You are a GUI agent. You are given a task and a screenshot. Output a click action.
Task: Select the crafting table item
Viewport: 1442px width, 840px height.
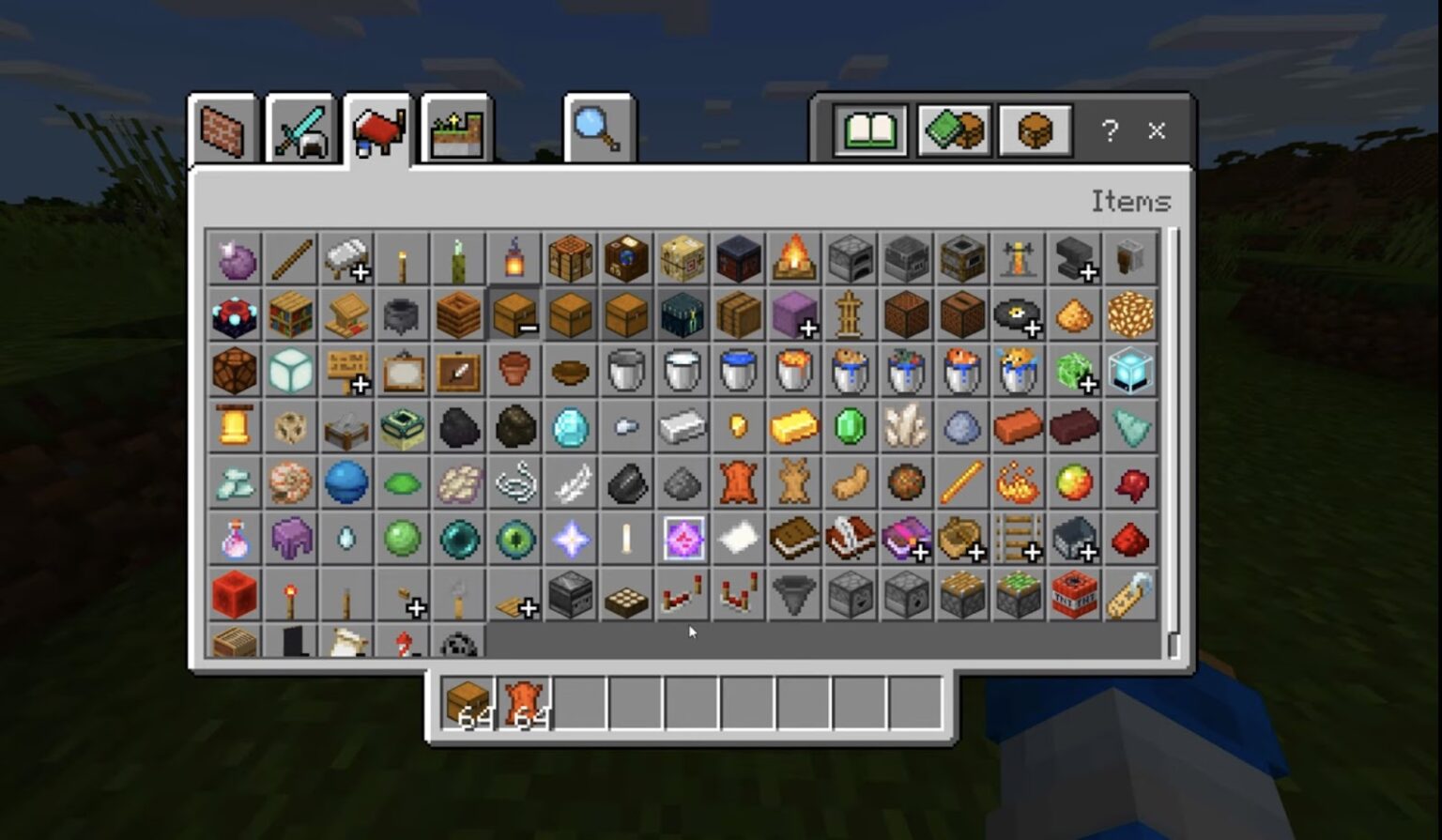(571, 260)
